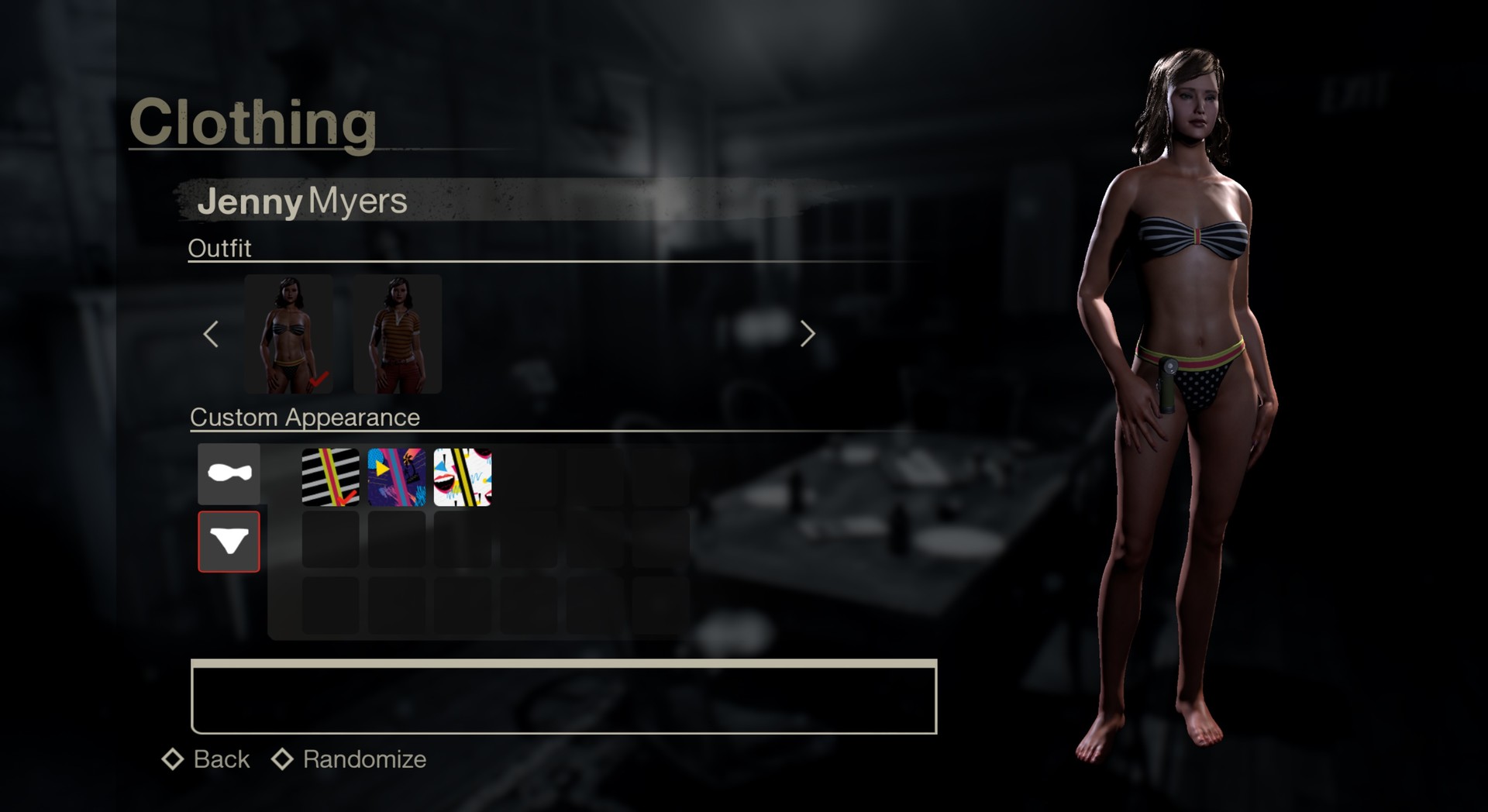Click the Outfit section header
The image size is (1488, 812).
221,248
